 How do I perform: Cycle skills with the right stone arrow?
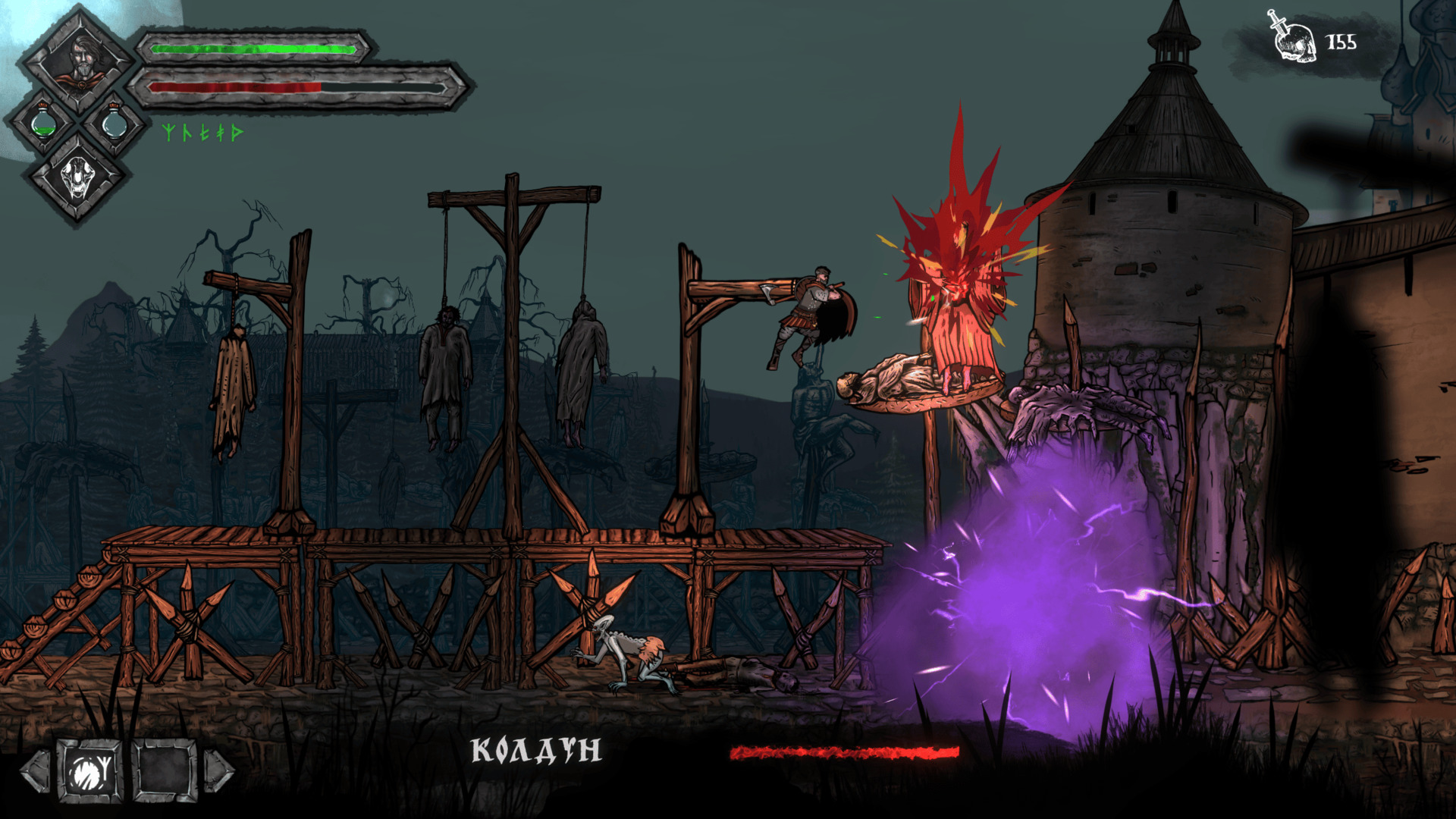click(219, 771)
